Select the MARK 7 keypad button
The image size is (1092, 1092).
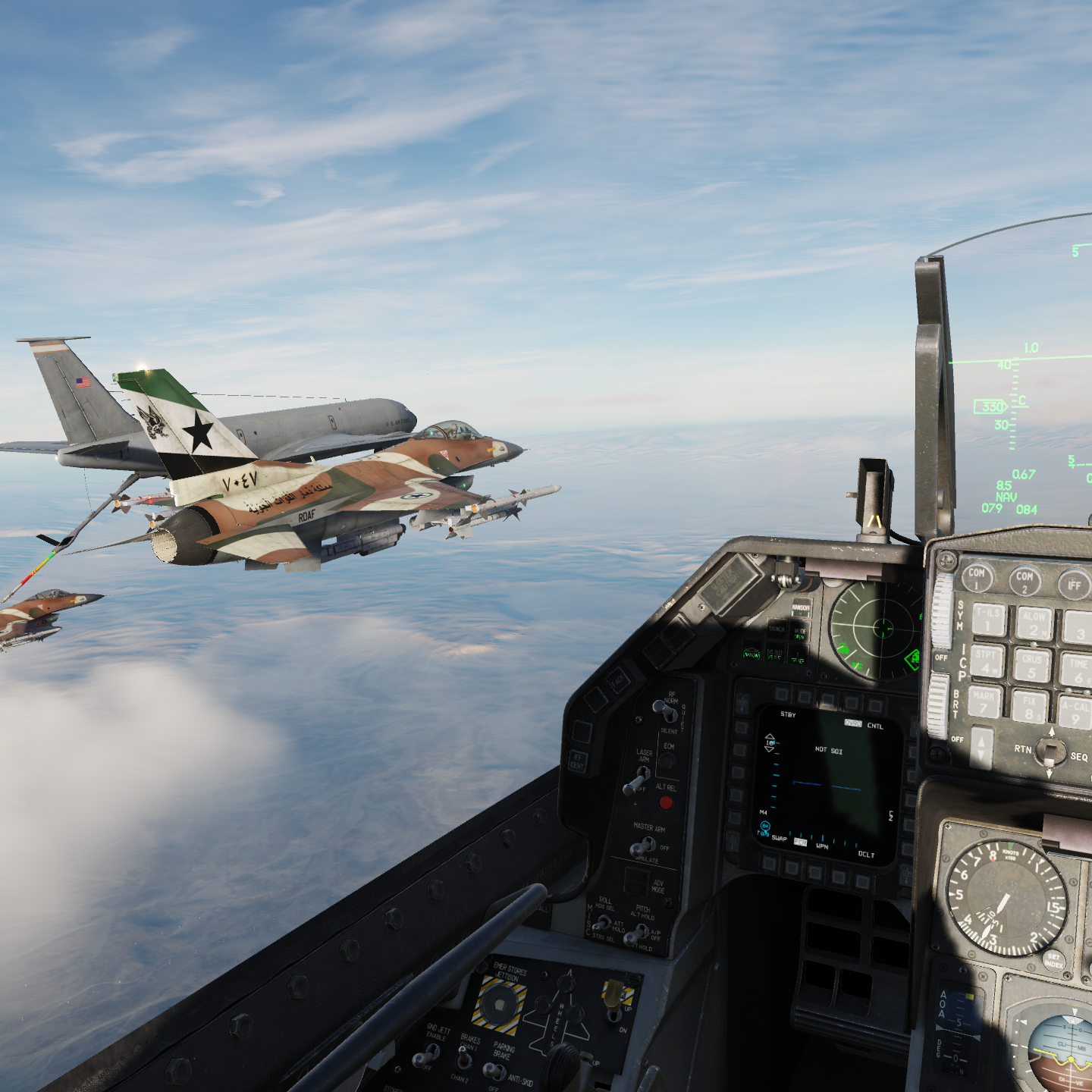[x=984, y=702]
